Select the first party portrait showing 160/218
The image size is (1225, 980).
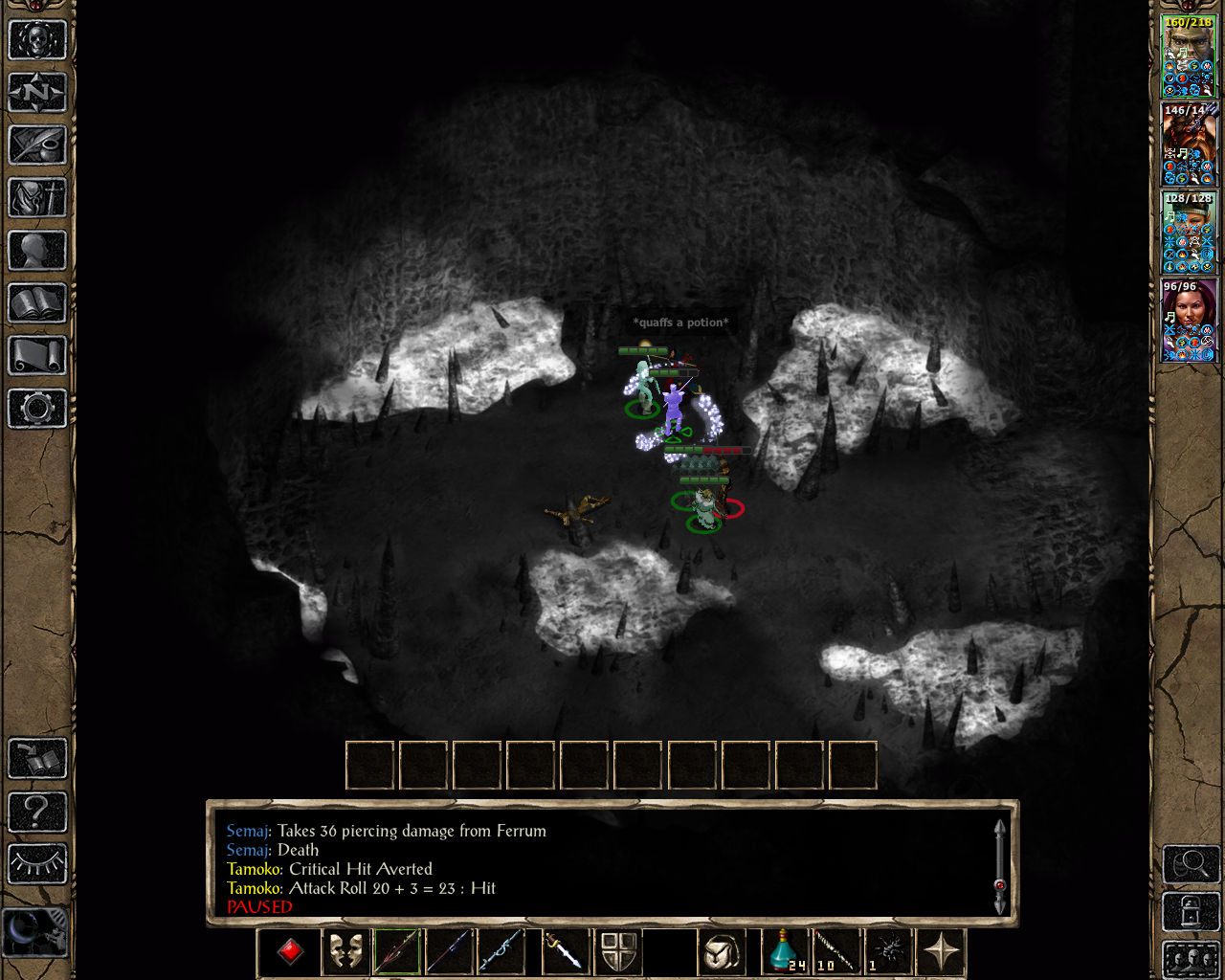pos(1189,56)
